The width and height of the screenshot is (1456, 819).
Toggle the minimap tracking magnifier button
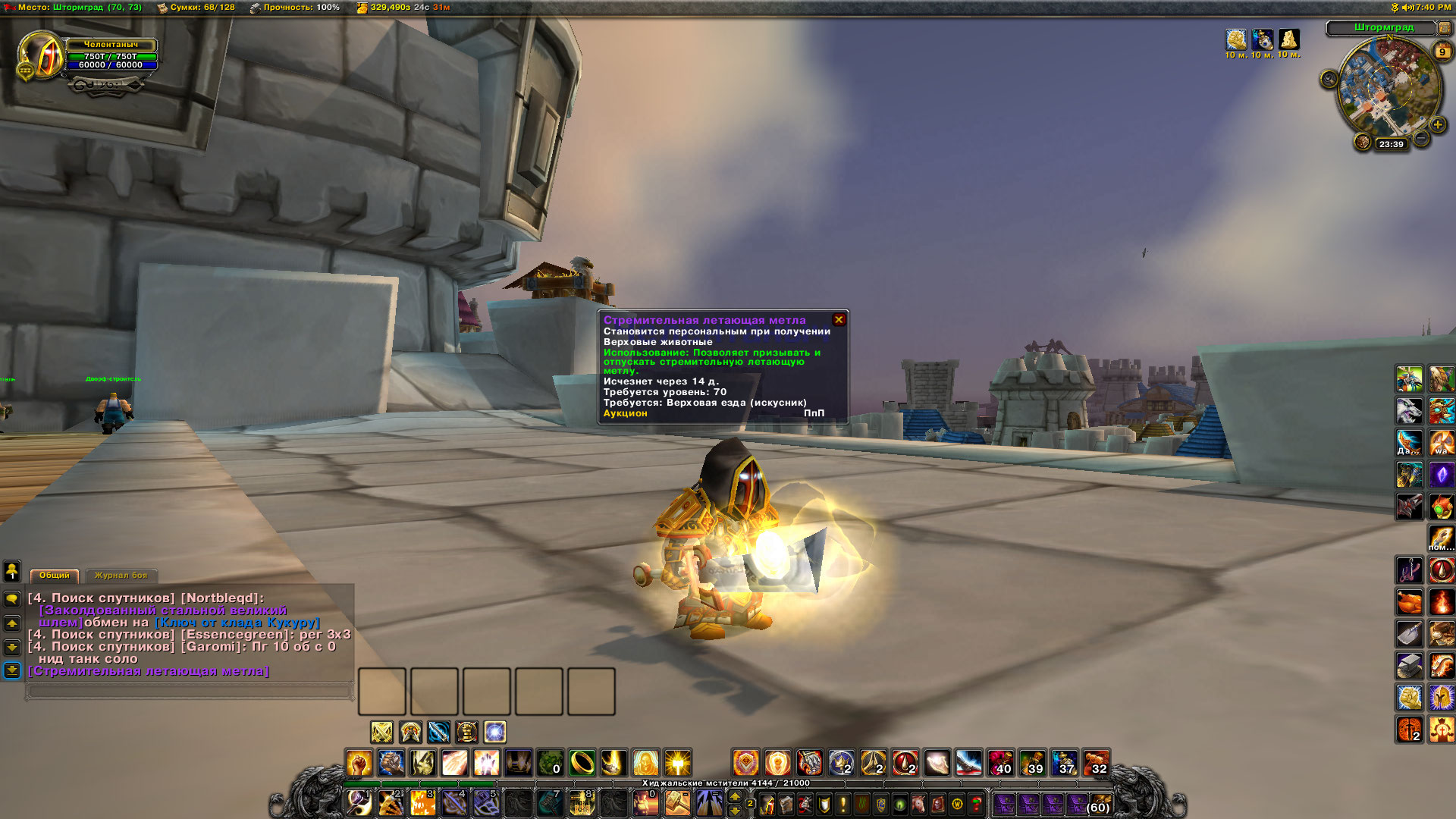tap(1329, 79)
